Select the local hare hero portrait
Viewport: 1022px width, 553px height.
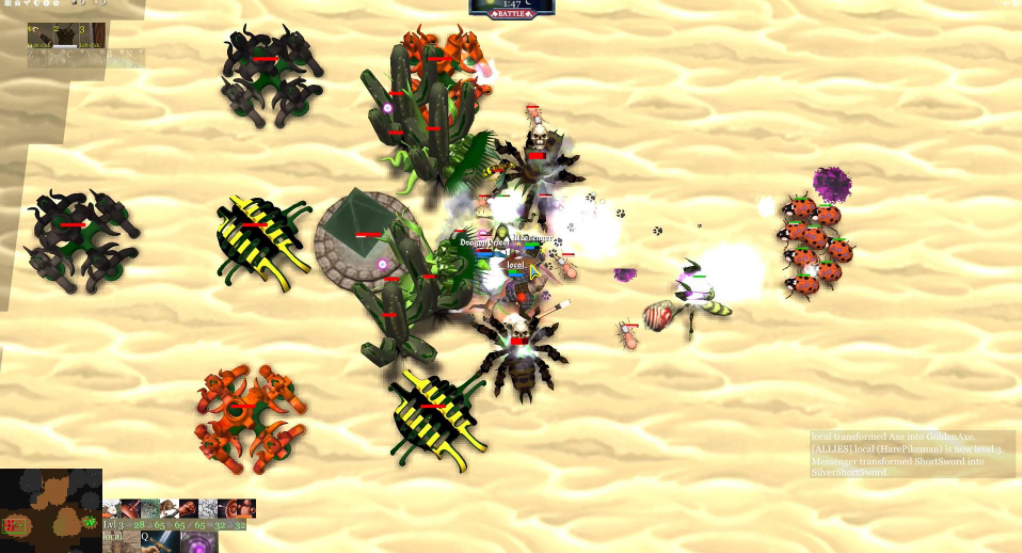point(120,541)
